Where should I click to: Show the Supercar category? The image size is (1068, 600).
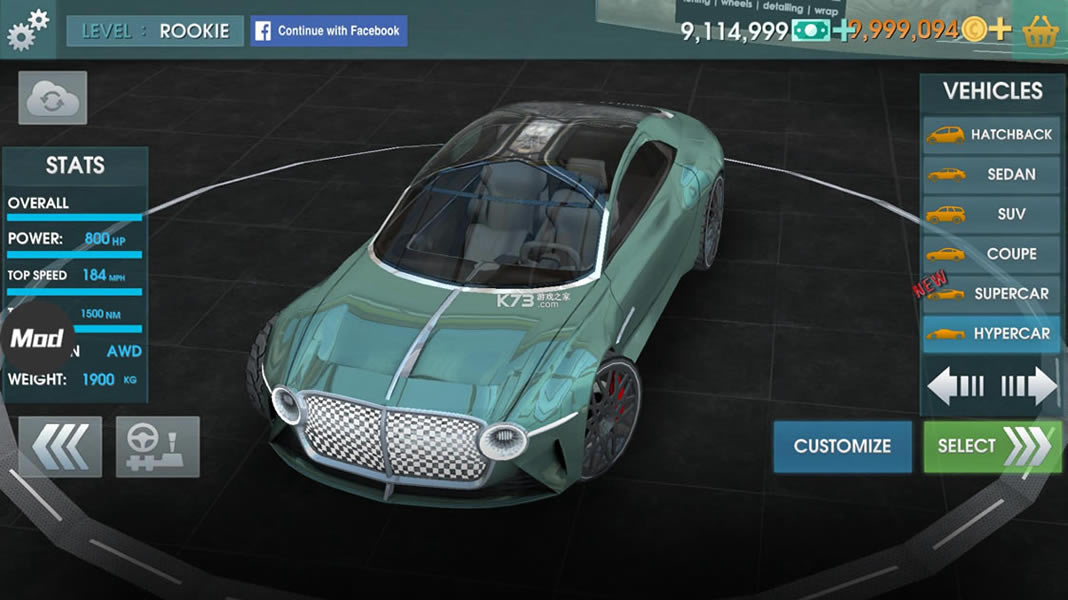(x=991, y=294)
